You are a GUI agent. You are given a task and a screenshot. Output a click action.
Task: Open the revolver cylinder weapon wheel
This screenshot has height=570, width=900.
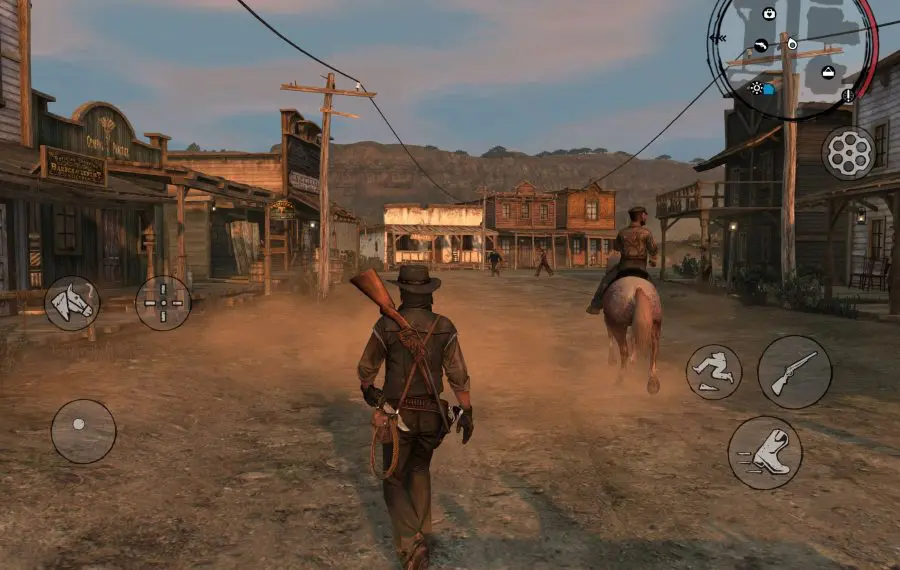(x=848, y=152)
